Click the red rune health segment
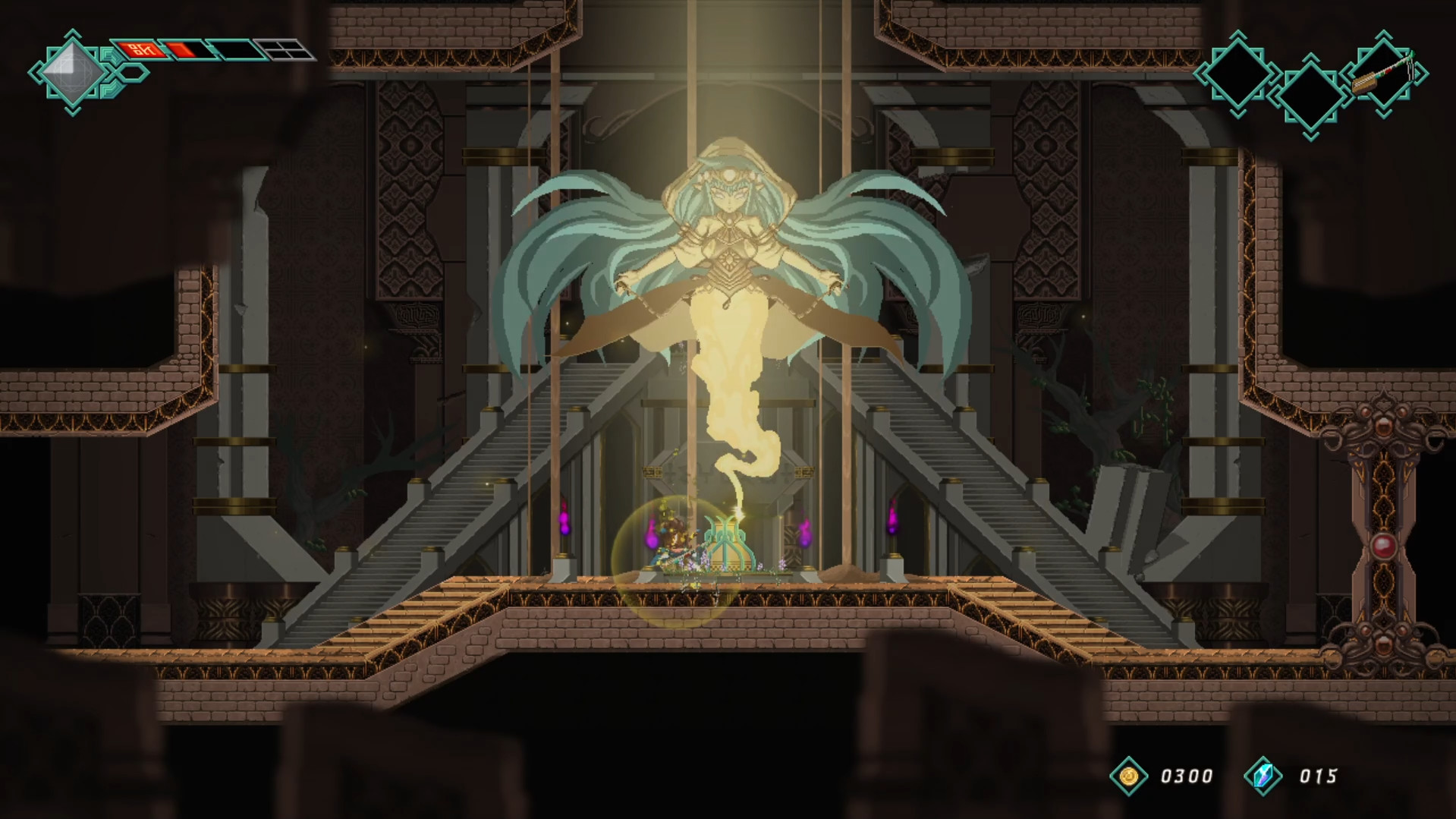 143,50
